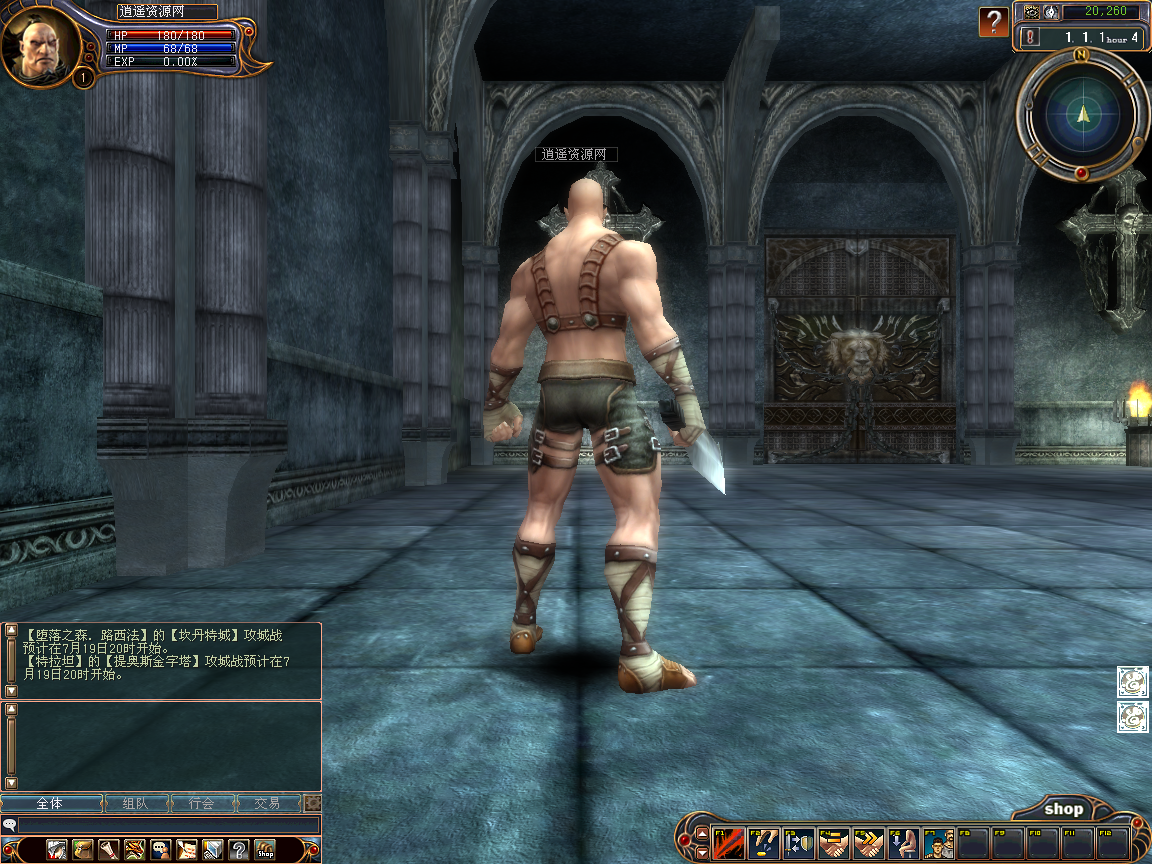The image size is (1152, 864).
Task: Switch to the 全体 chat tab
Action: (x=51, y=803)
